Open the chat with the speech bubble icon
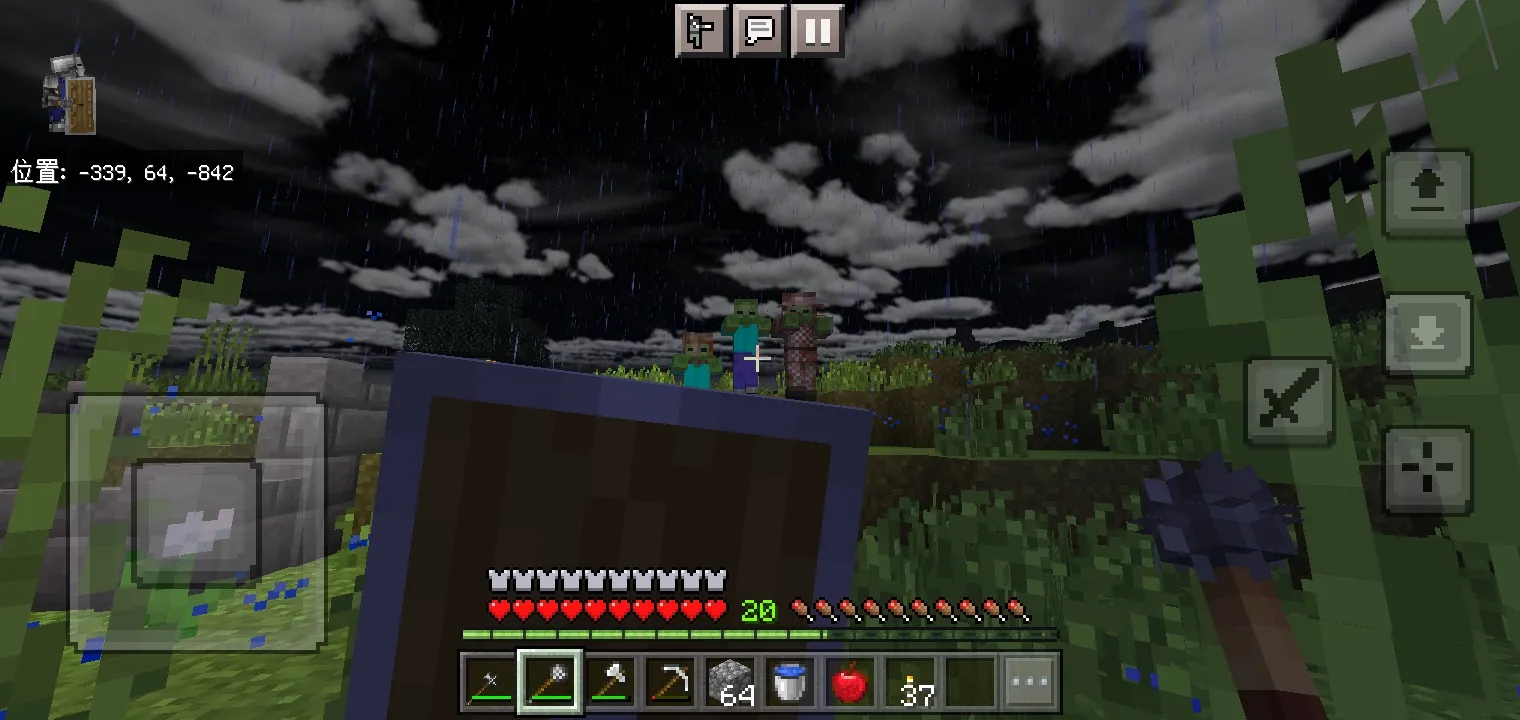This screenshot has width=1520, height=720. point(759,31)
